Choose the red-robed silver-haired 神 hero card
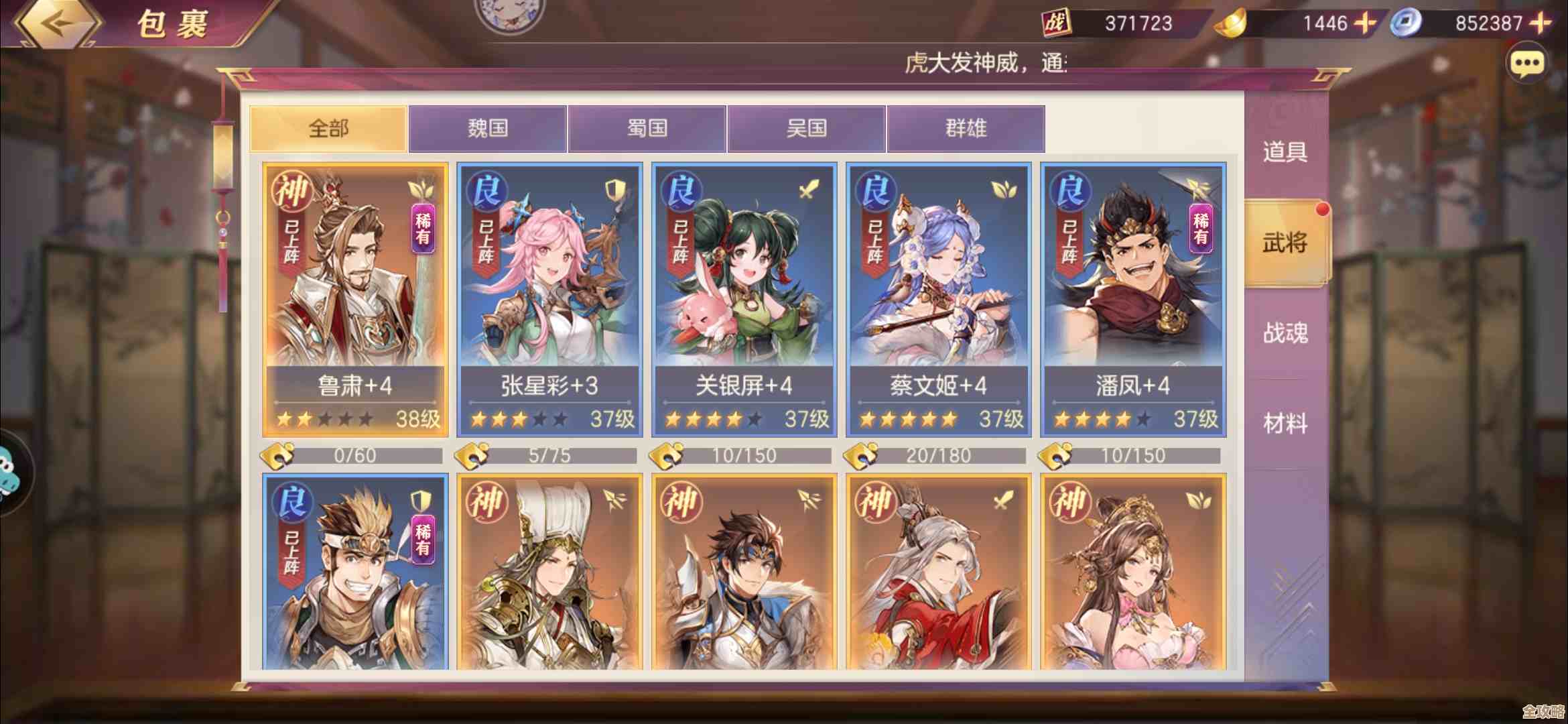 938,573
